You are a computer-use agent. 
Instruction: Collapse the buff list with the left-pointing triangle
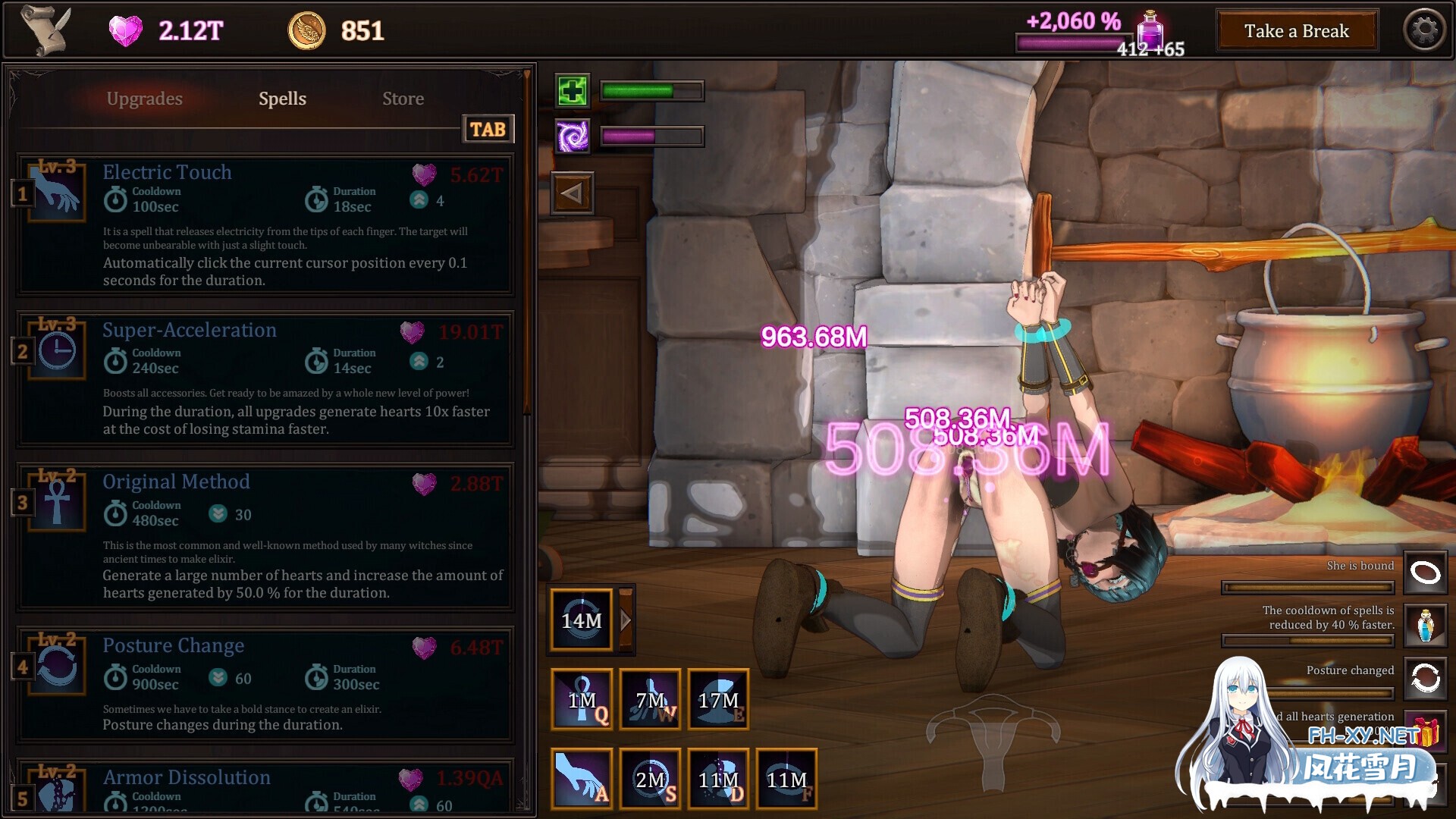573,192
